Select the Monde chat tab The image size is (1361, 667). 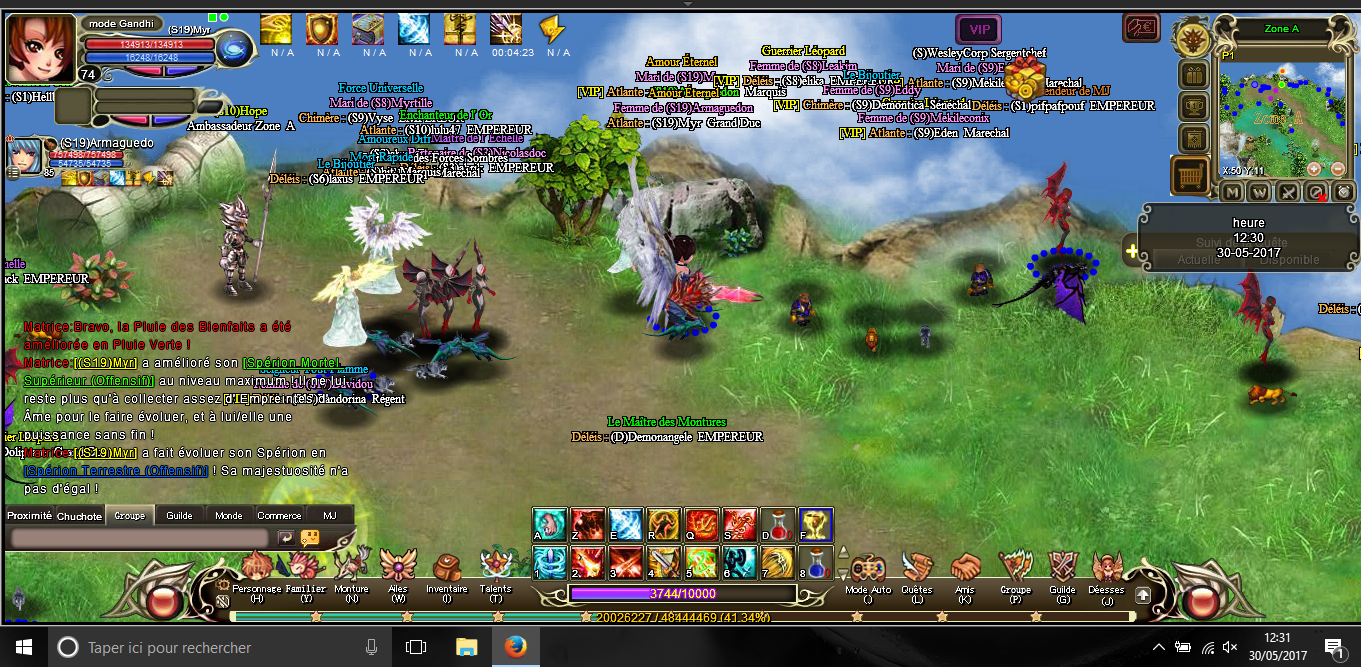[x=229, y=516]
